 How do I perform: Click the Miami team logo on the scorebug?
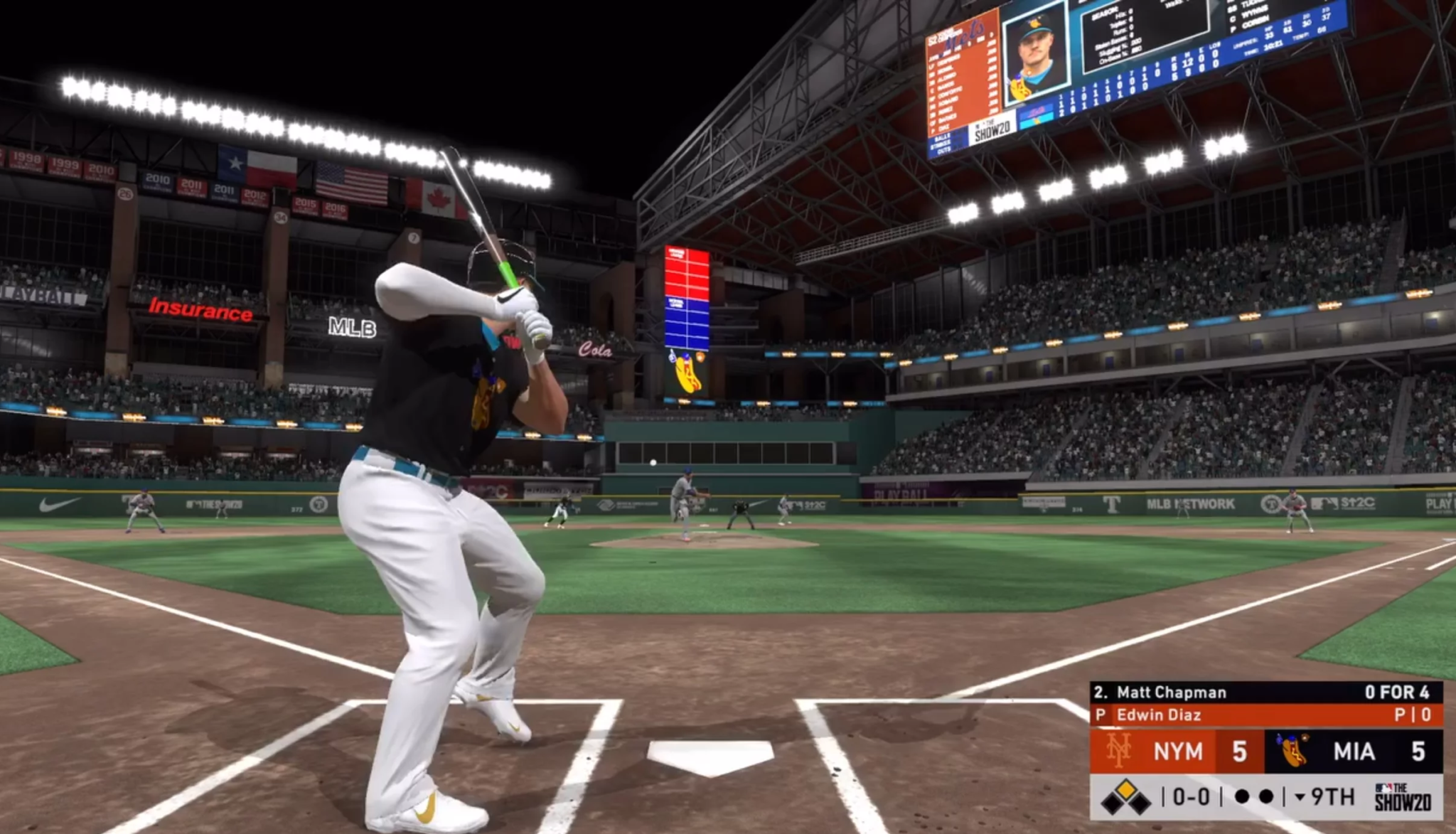[1294, 751]
